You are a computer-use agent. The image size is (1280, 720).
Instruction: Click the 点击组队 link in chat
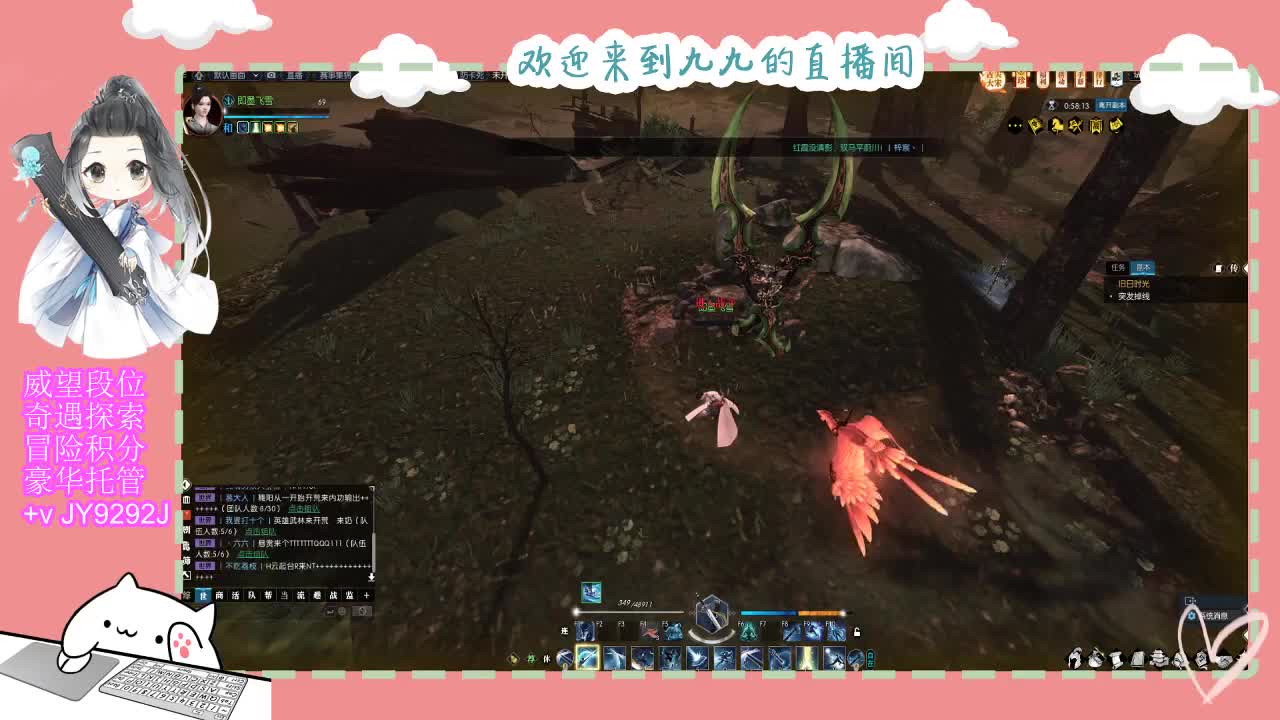[x=302, y=509]
